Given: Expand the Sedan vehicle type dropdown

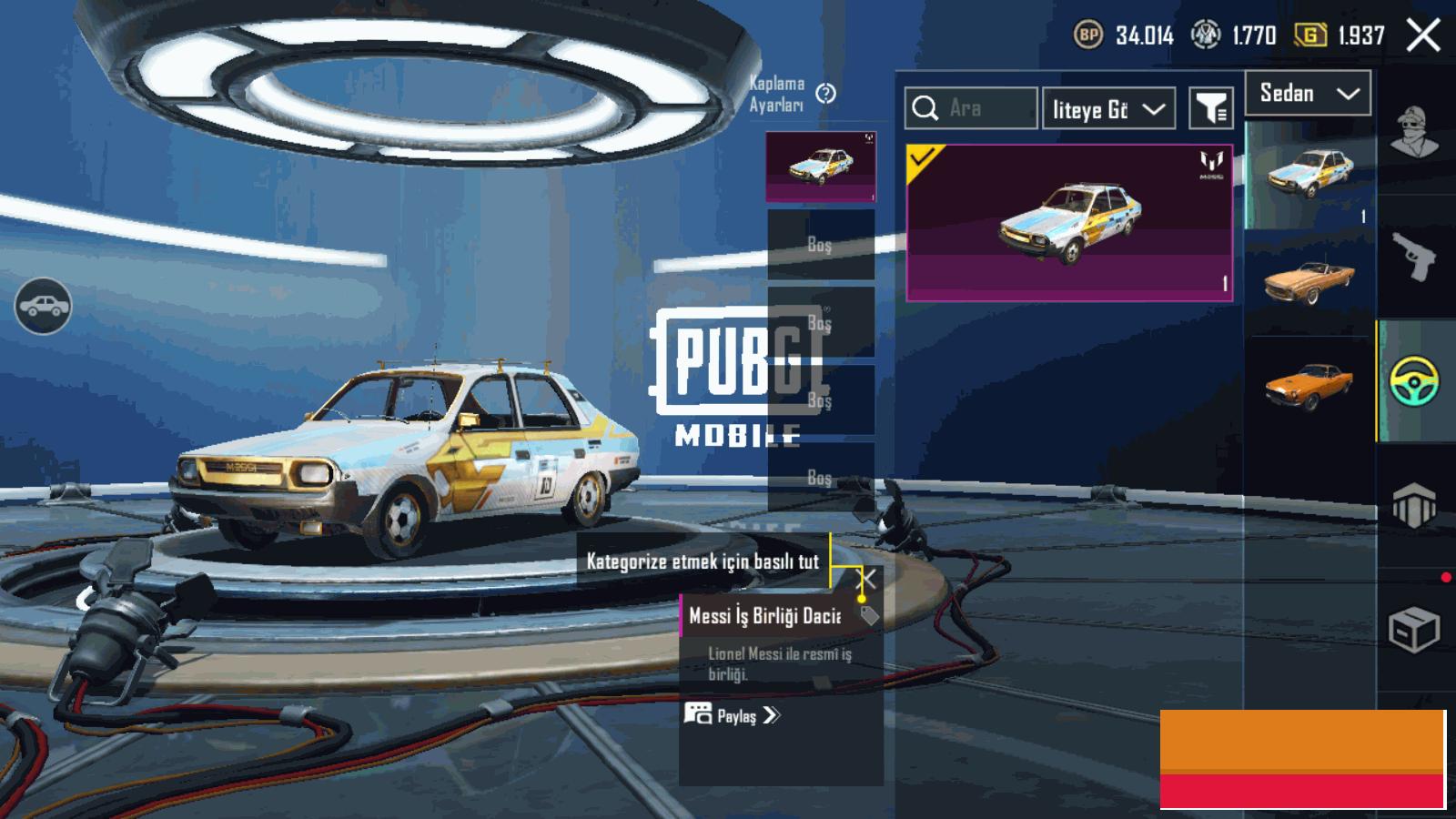Looking at the screenshot, I should pyautogui.click(x=1308, y=93).
